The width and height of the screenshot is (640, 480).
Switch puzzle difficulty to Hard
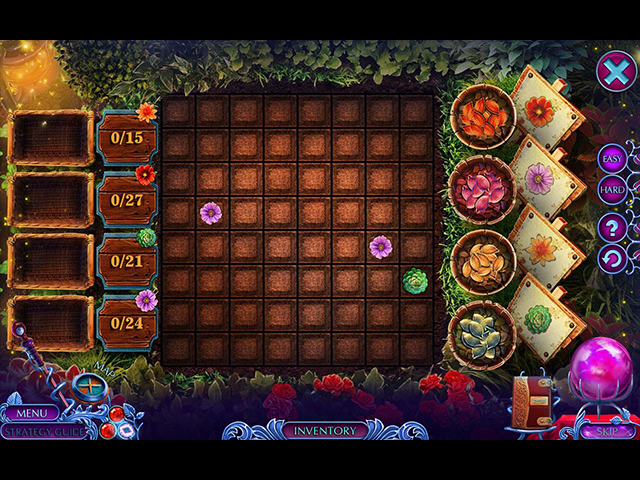coord(612,189)
